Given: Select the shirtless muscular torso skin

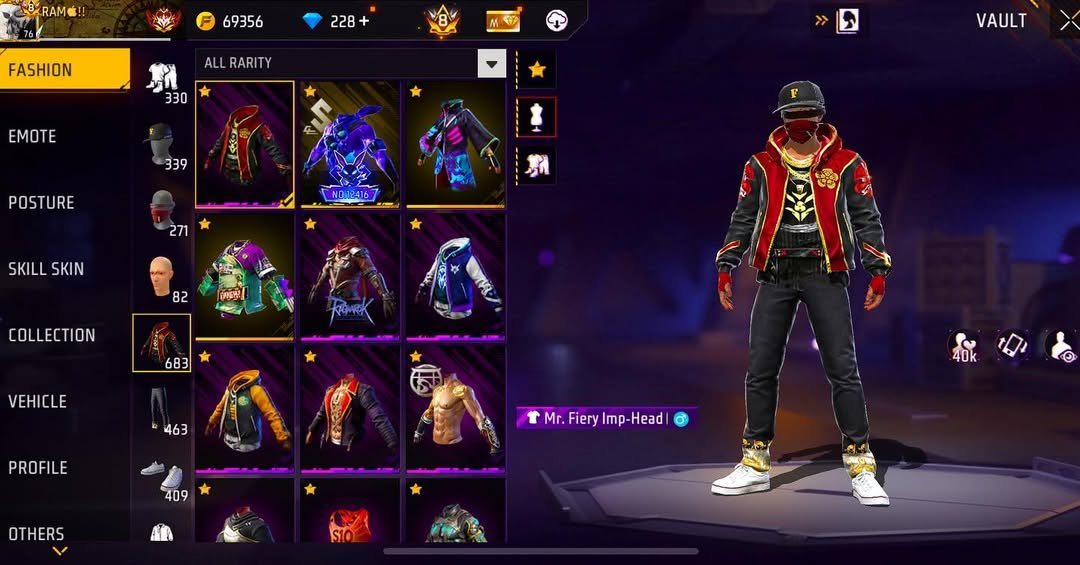Looking at the screenshot, I should (x=455, y=408).
